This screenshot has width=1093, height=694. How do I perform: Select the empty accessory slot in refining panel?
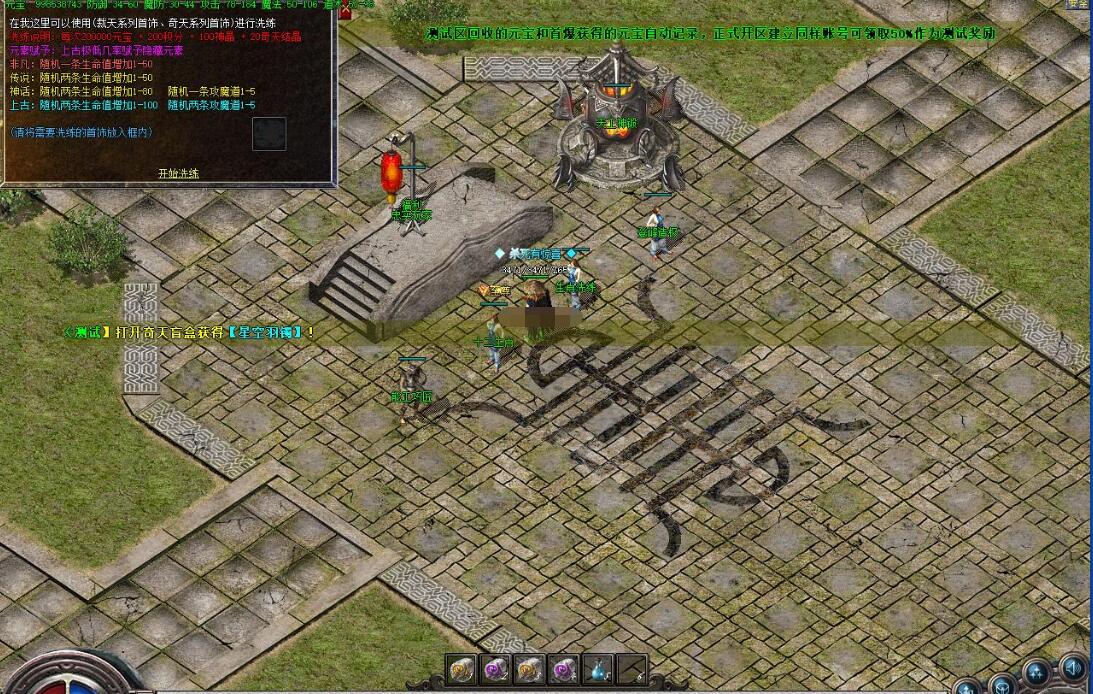(x=269, y=134)
